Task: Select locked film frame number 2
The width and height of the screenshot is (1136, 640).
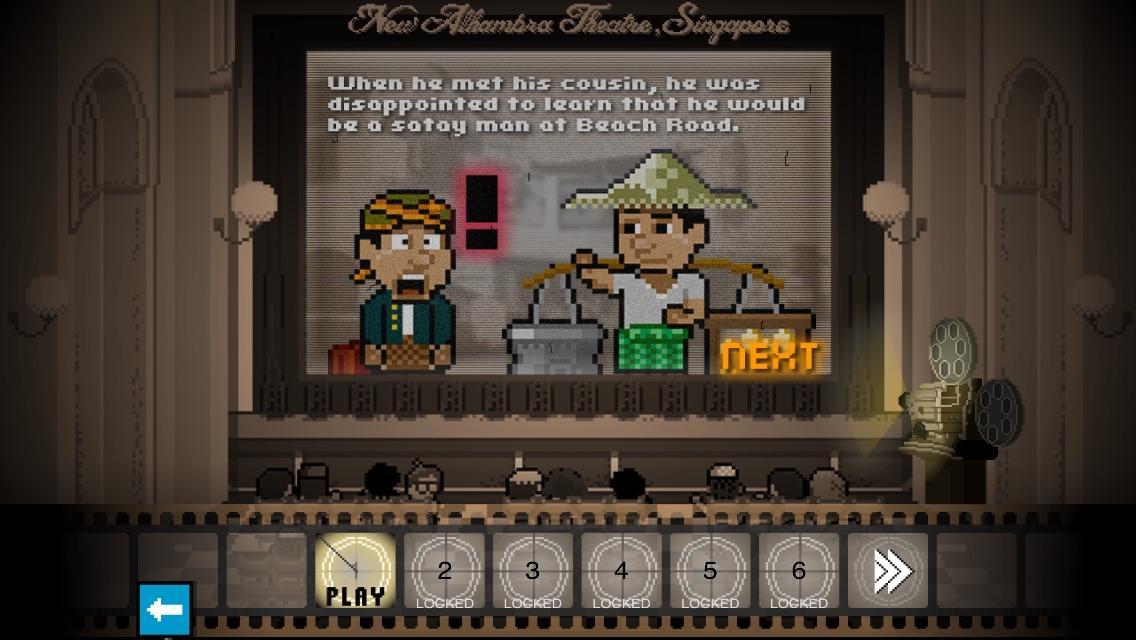Action: (444, 572)
